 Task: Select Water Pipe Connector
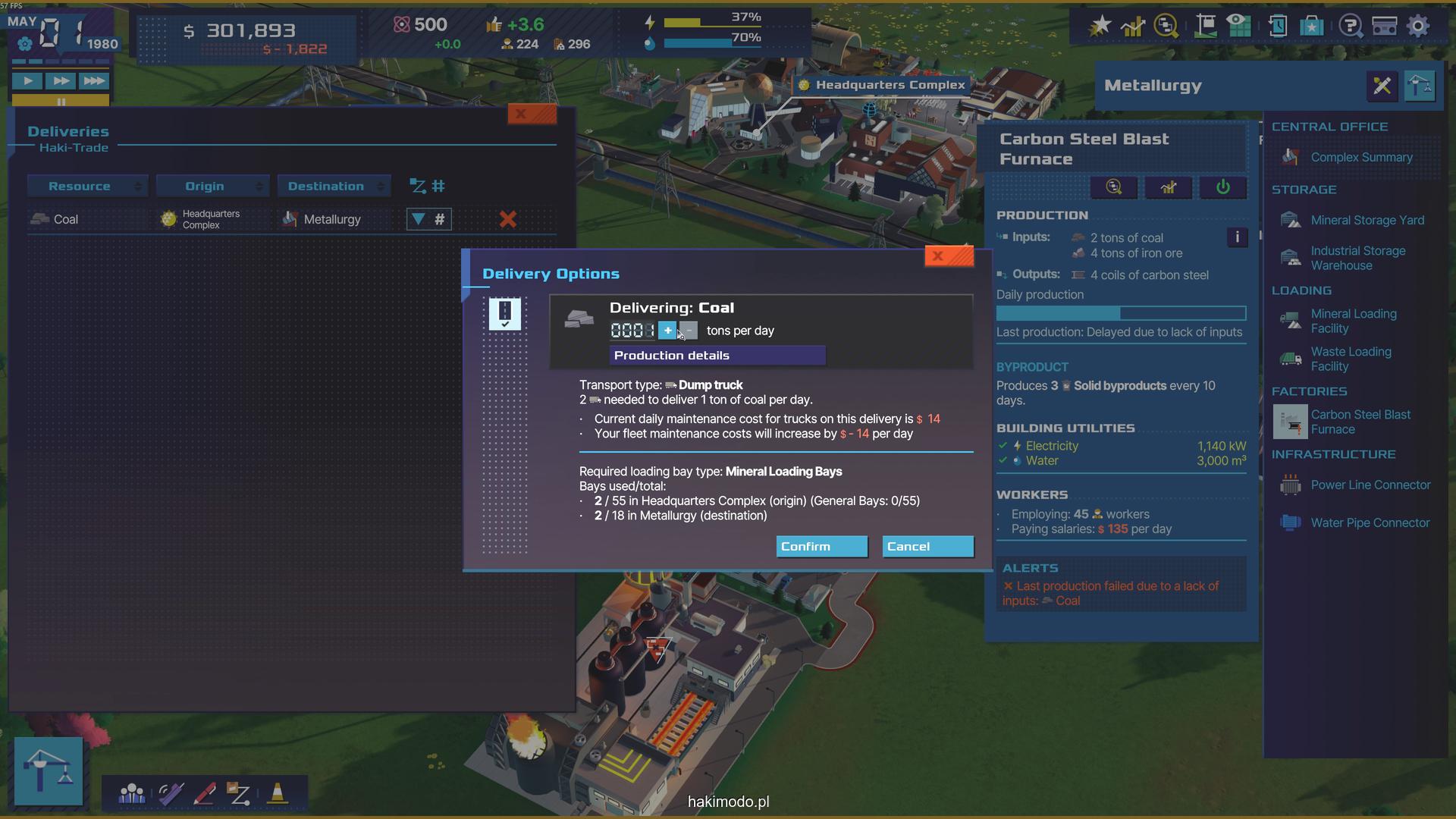[1370, 523]
